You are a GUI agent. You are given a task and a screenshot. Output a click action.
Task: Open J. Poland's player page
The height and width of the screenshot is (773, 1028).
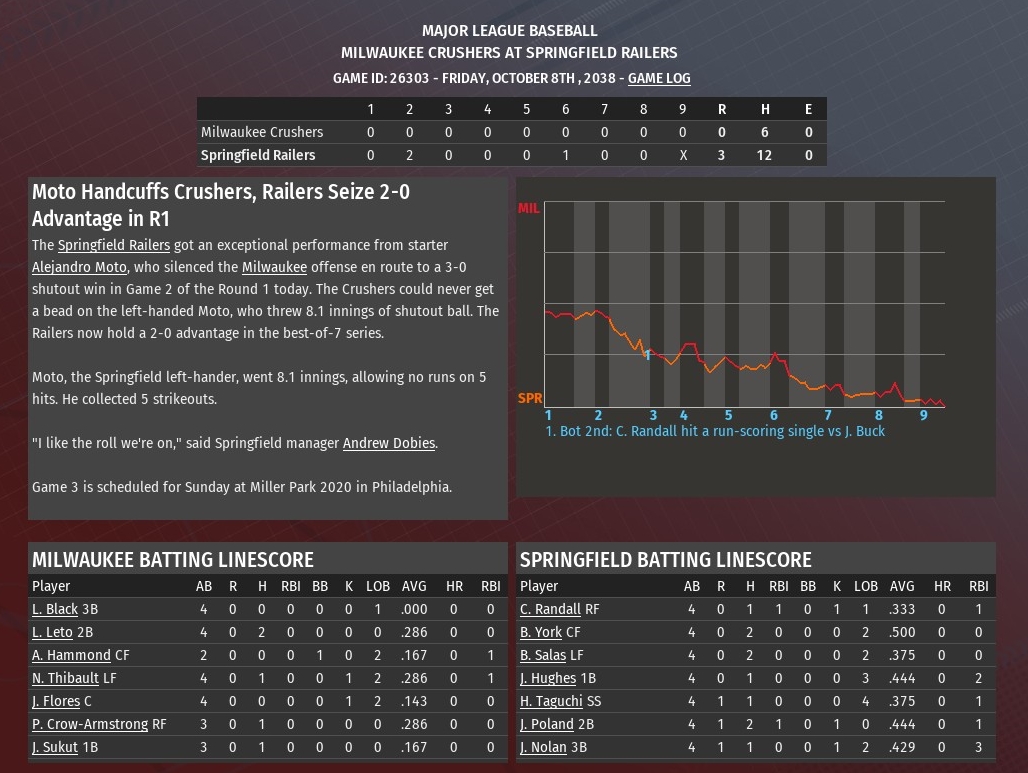pyautogui.click(x=547, y=724)
